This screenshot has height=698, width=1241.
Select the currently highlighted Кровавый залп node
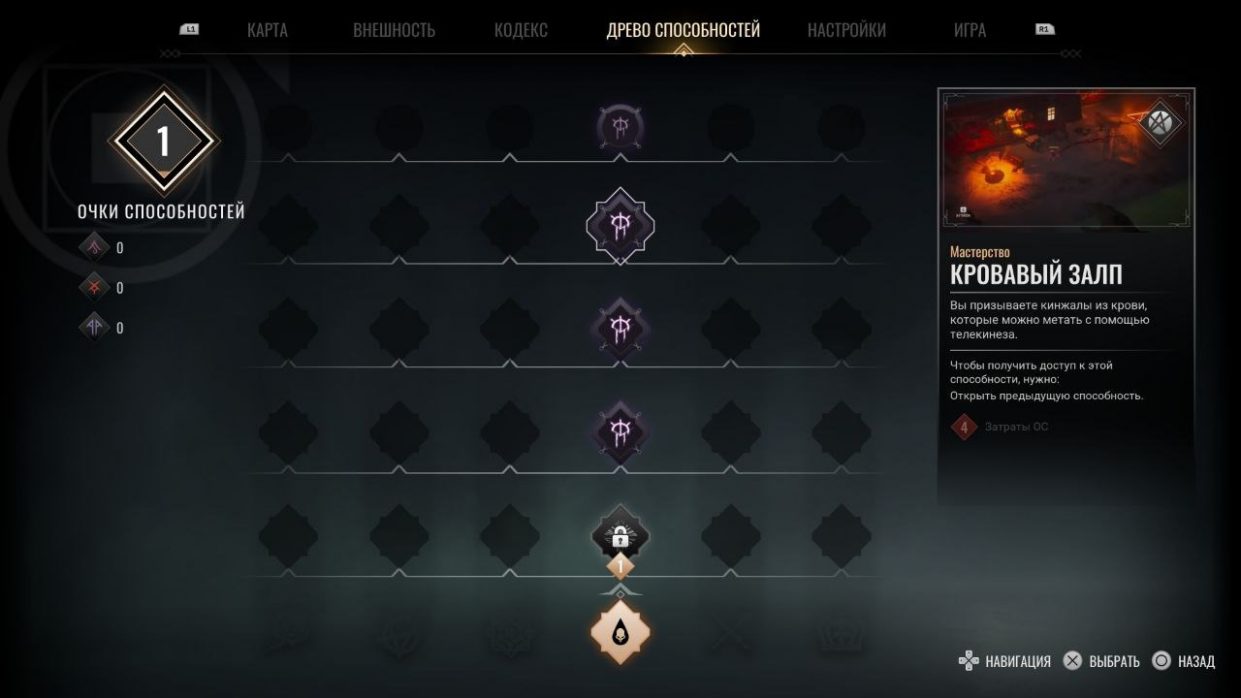(620, 225)
